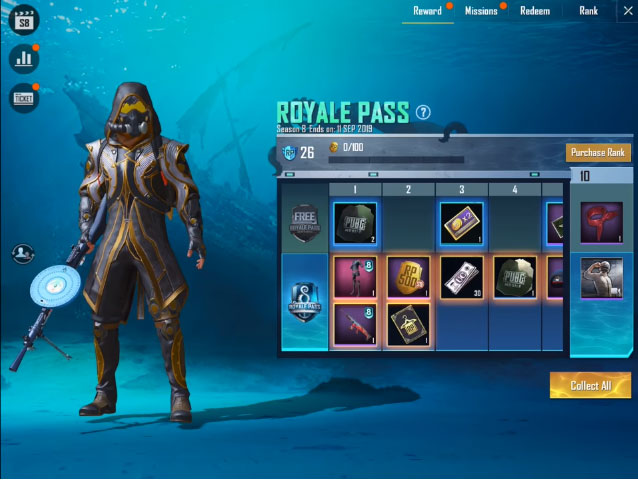Select the saluting emote rank 10 reward
Screen dimensions: 638x480
point(601,278)
